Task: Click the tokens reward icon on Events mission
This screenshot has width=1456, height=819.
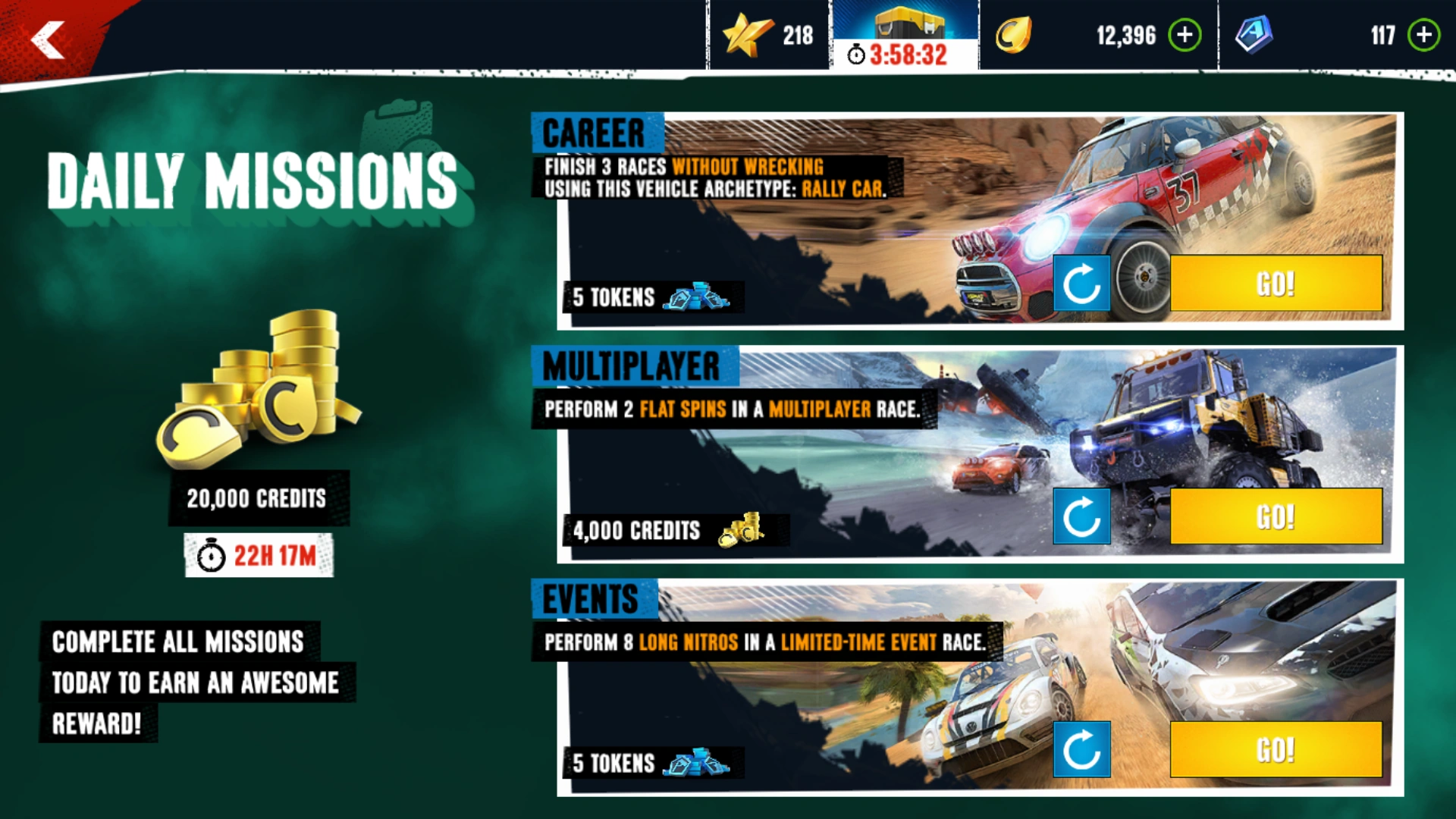Action: [x=699, y=763]
